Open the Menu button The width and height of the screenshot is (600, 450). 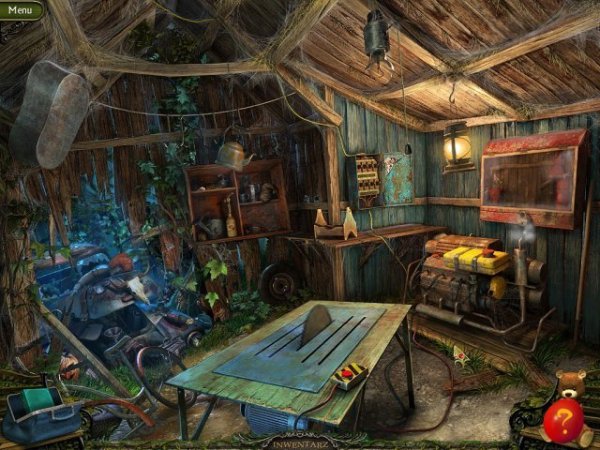20,10
